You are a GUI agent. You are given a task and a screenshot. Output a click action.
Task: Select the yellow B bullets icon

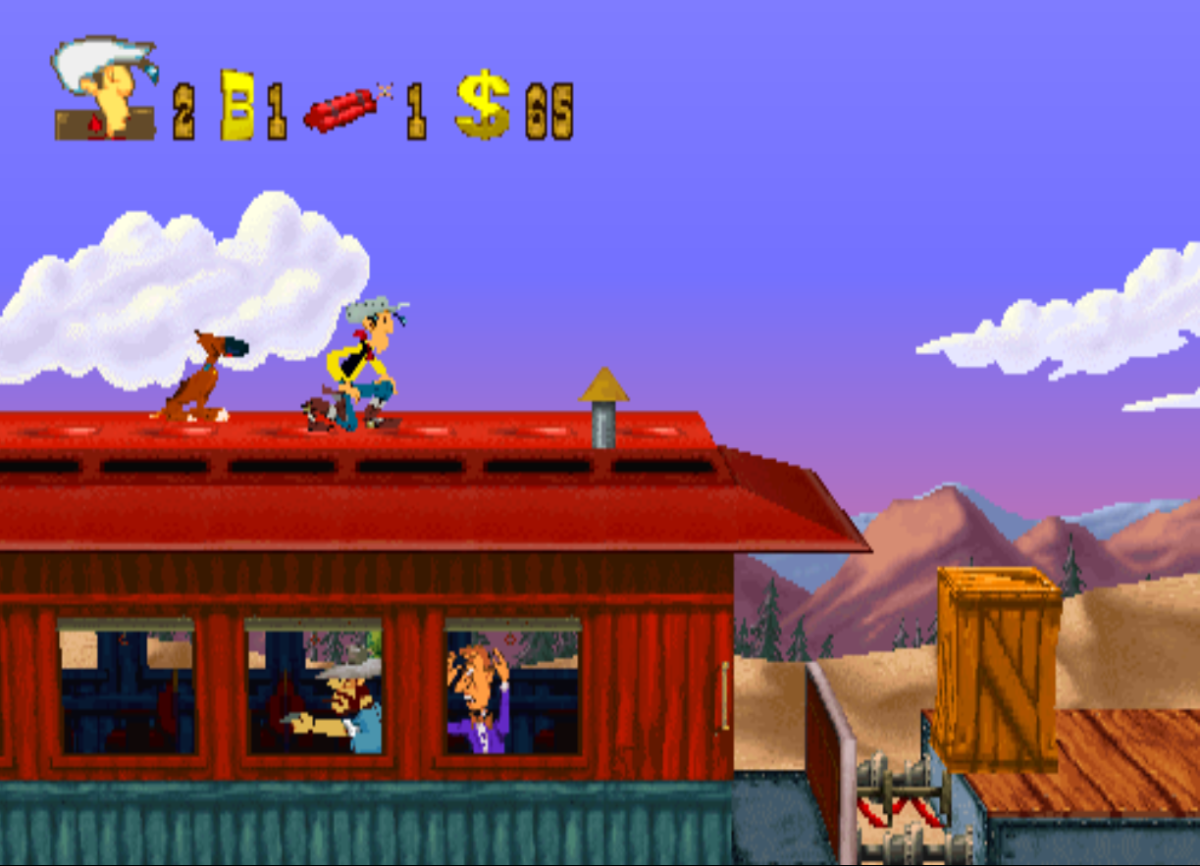pyautogui.click(x=237, y=105)
